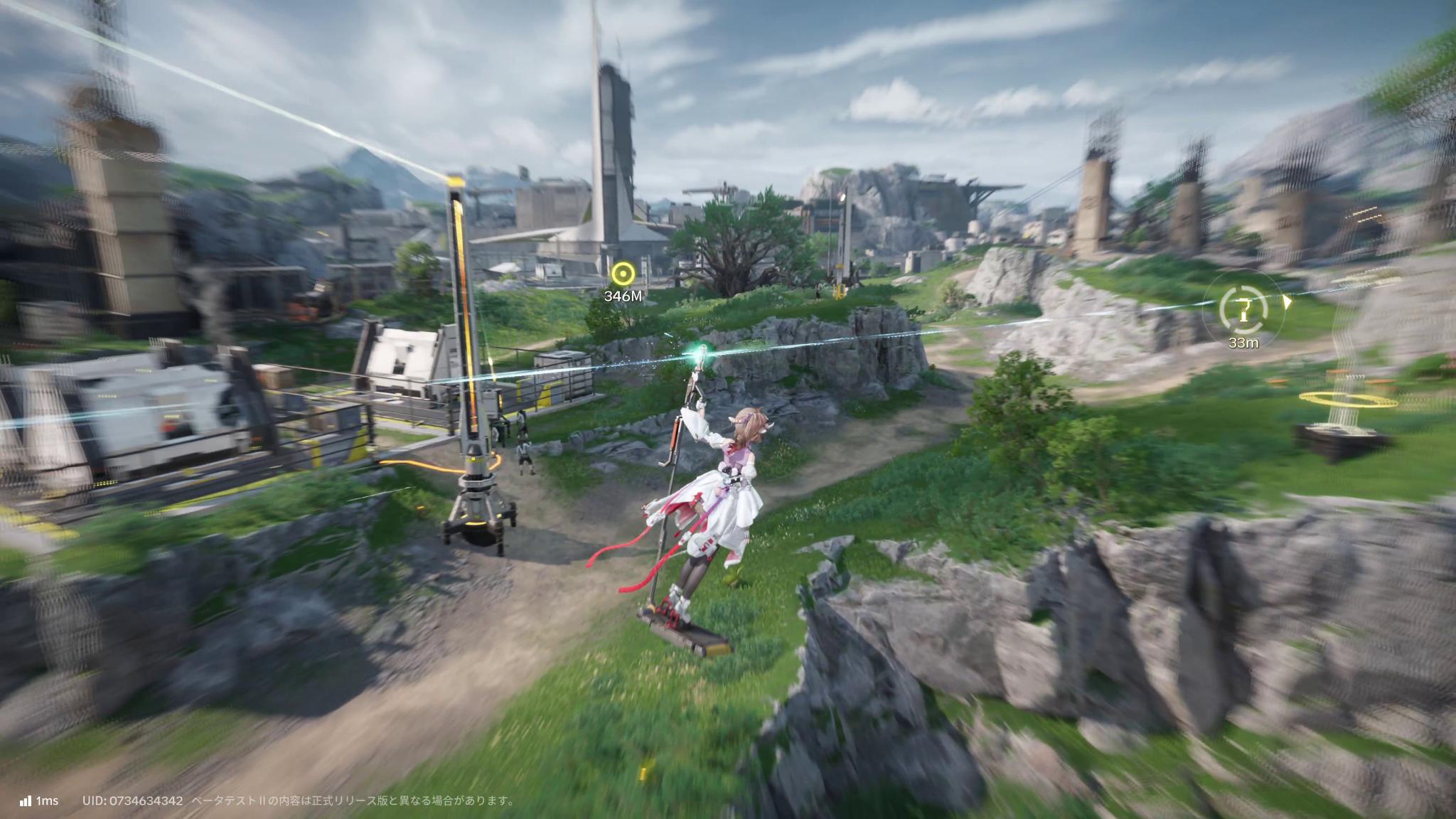Click the network signal bars indicator
This screenshot has width=1456, height=819.
(x=26, y=800)
